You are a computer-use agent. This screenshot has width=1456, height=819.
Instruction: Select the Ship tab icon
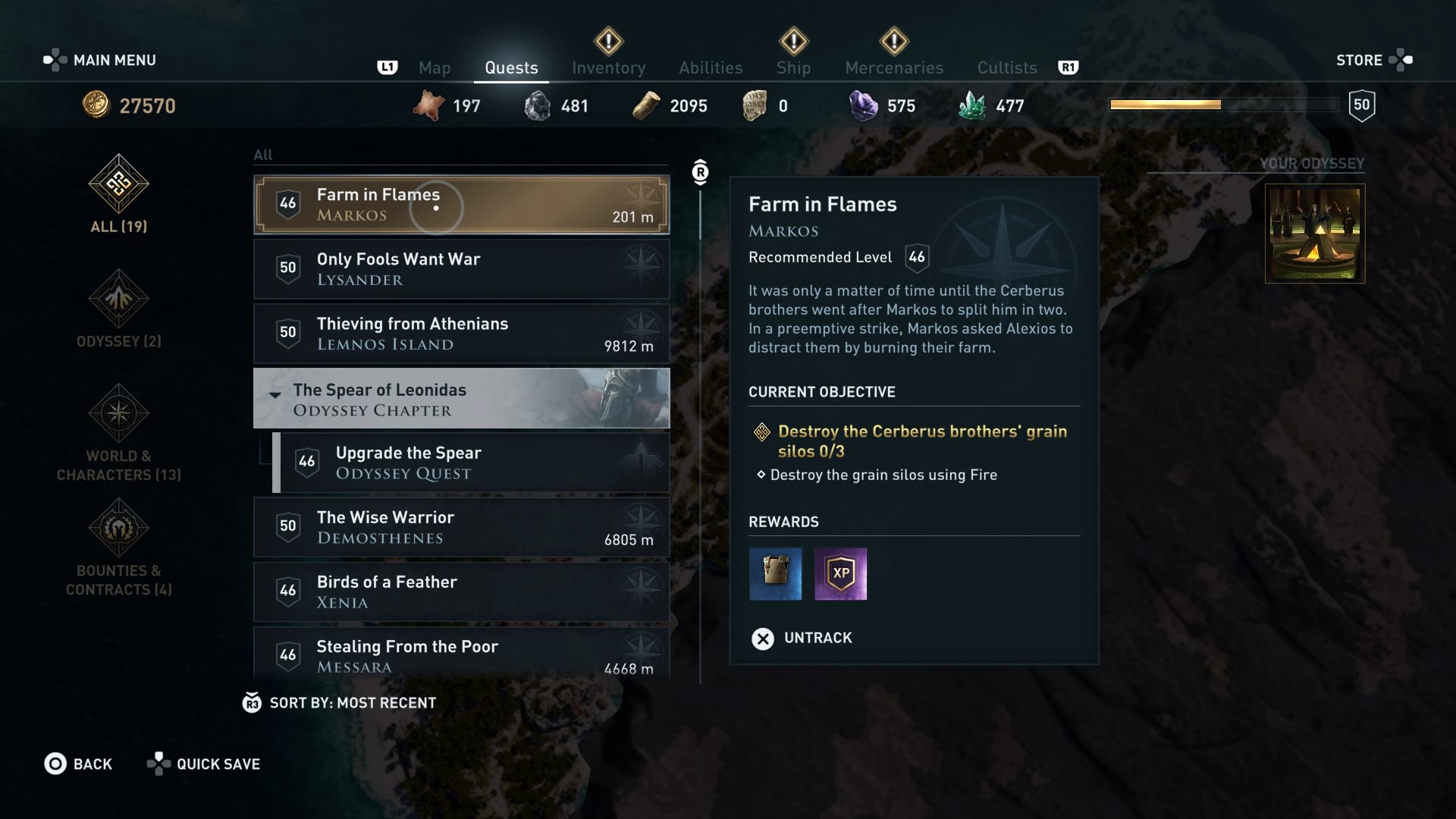pos(793,42)
